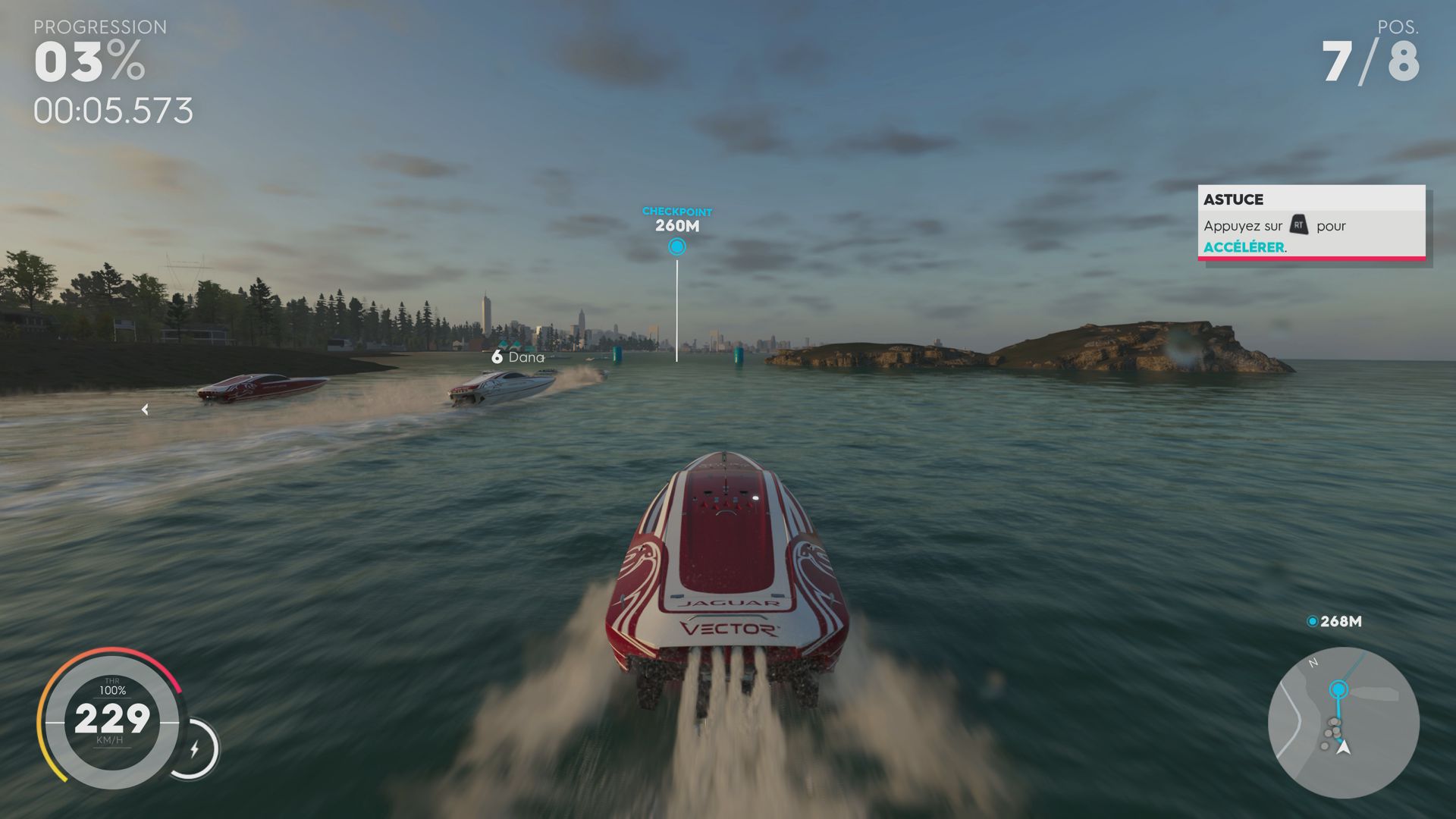Viewport: 1456px width, 819px height.
Task: Toggle the race timer display
Action: coord(114,111)
